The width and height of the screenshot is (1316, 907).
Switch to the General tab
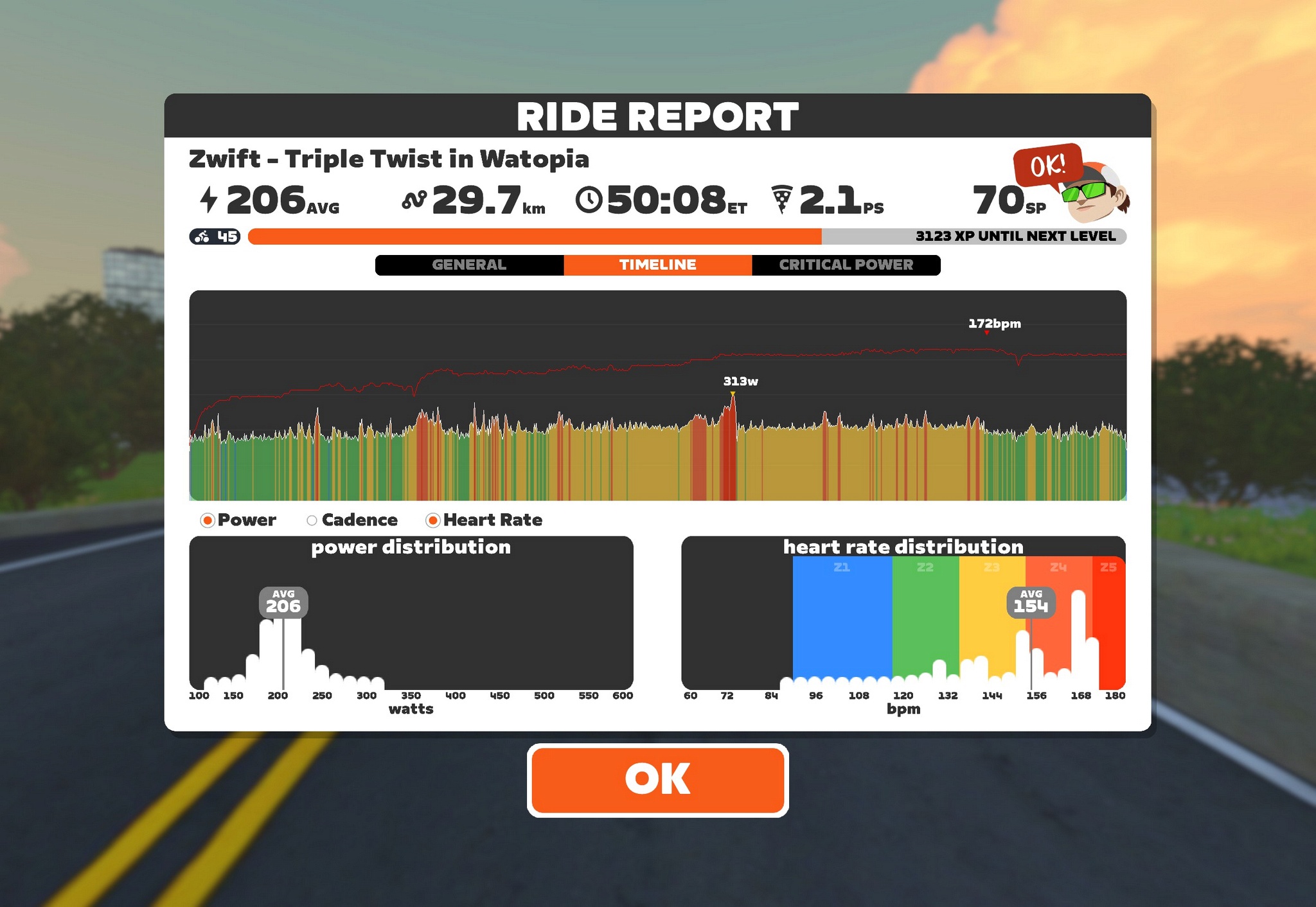click(469, 265)
